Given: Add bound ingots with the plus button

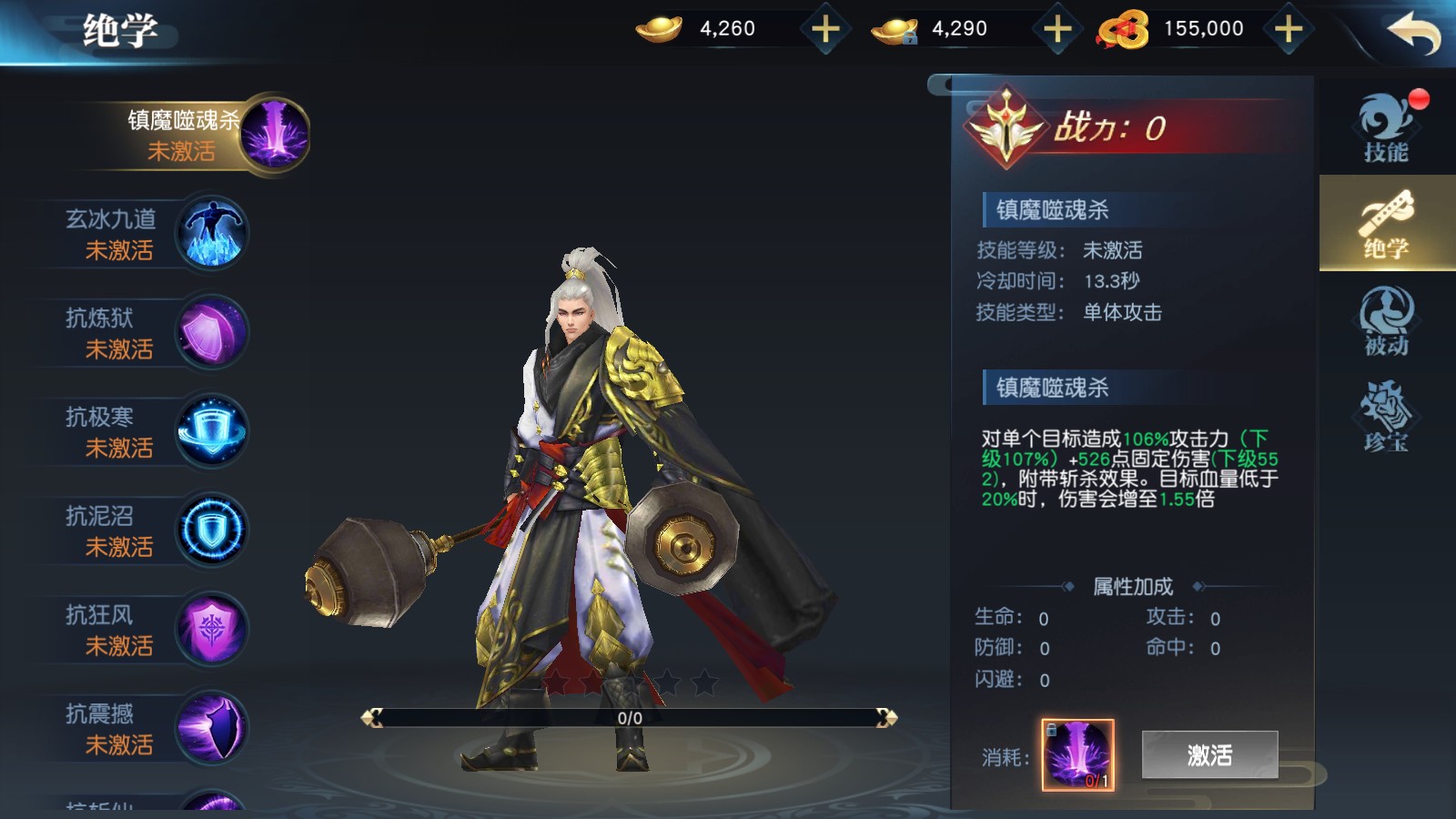Looking at the screenshot, I should click(x=1057, y=29).
